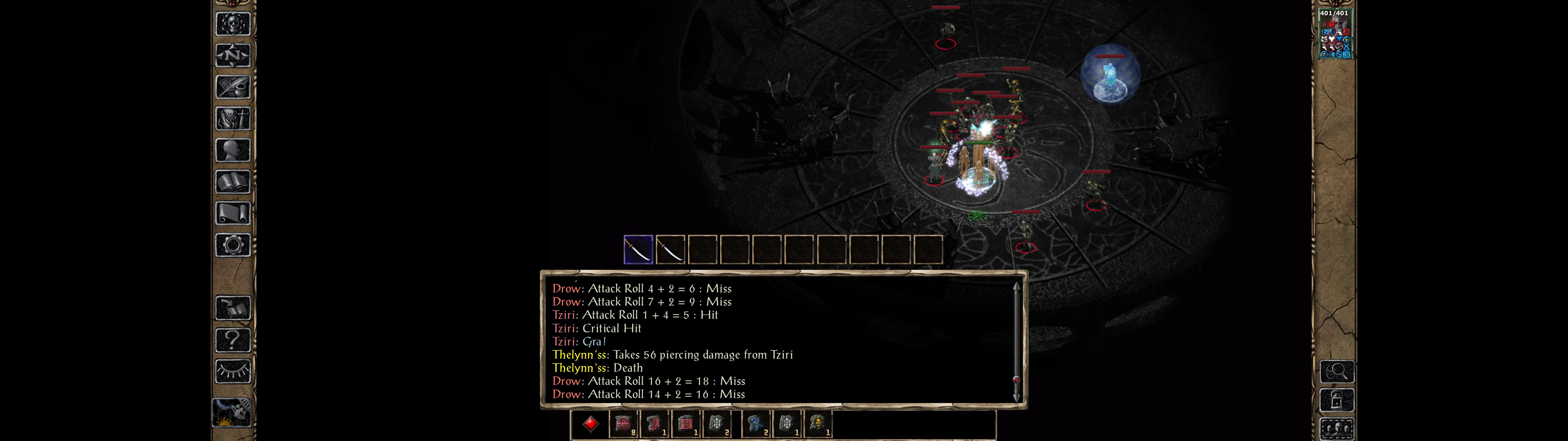Open the help question mark button
Image resolution: width=1568 pixels, height=441 pixels.
pos(232,339)
